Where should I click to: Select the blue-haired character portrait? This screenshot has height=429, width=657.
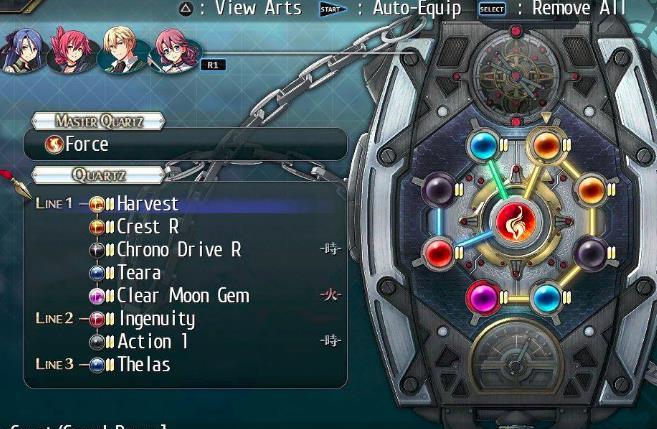pyautogui.click(x=25, y=51)
